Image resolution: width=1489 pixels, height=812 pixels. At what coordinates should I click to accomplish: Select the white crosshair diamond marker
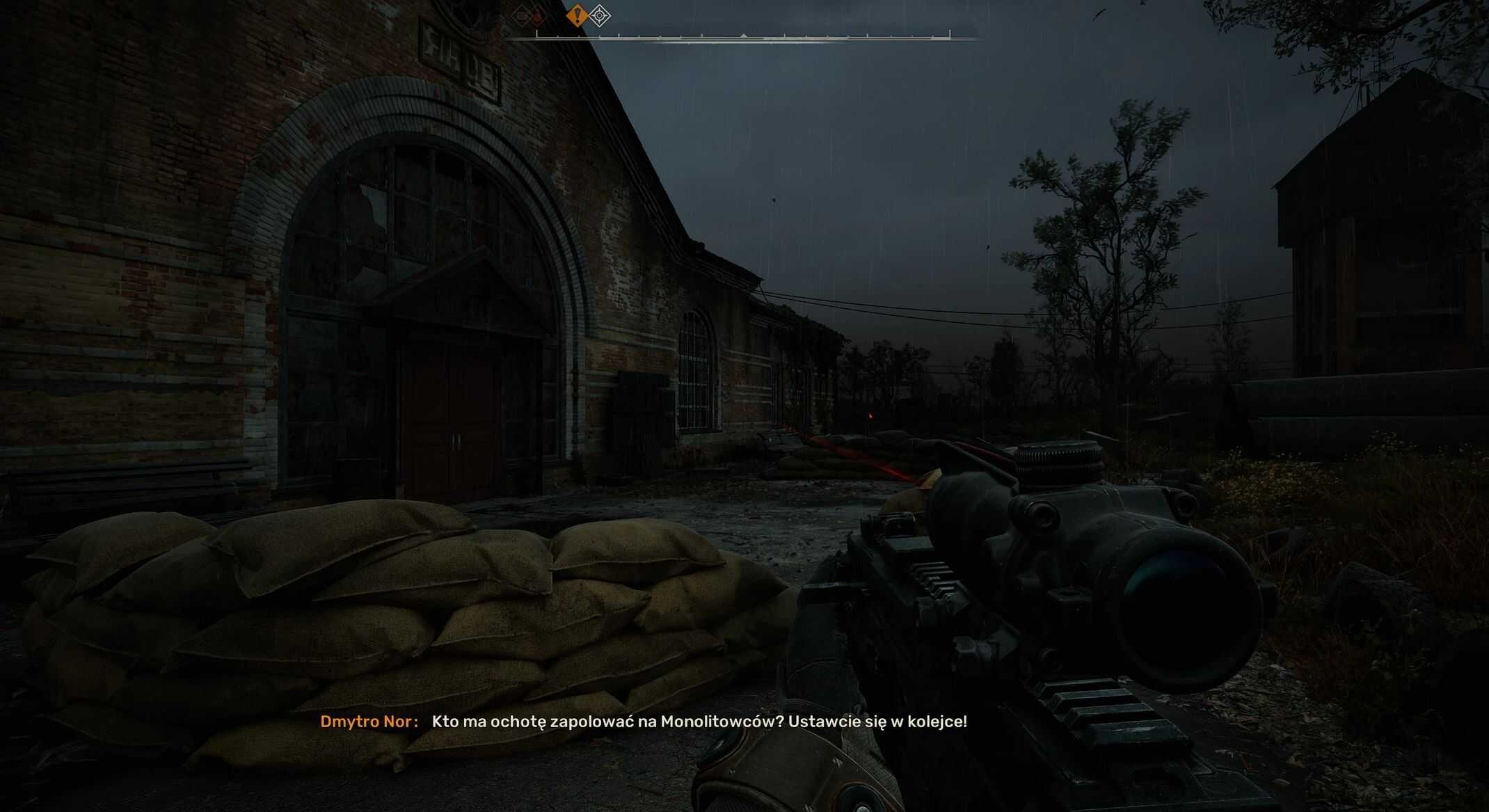coord(600,15)
